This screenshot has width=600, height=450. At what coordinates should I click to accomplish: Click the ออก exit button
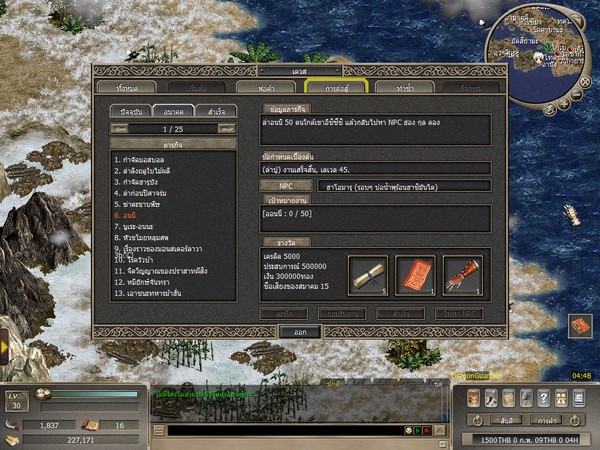(299, 331)
